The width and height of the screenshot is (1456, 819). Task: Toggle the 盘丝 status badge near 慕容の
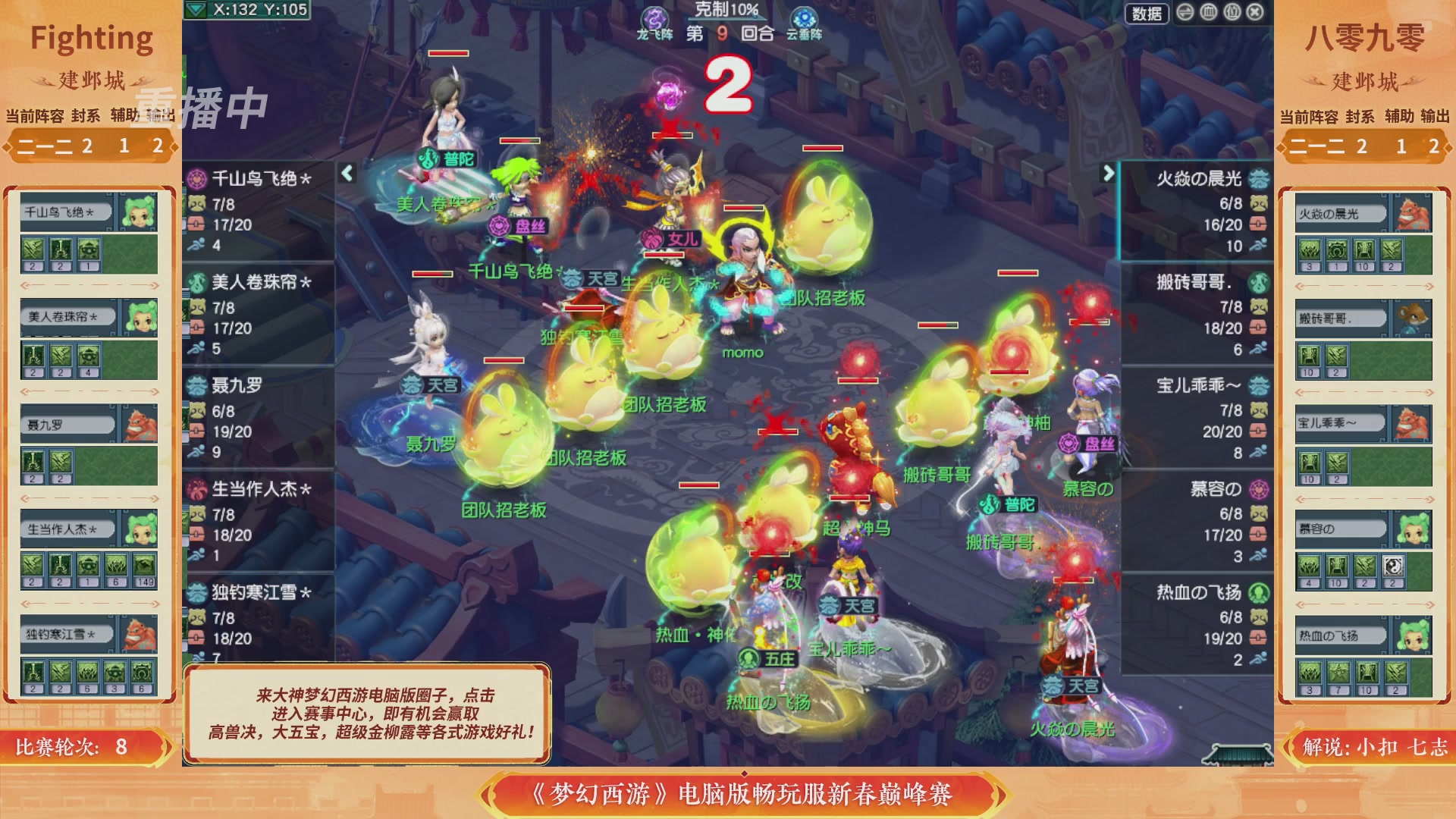[x=1068, y=444]
